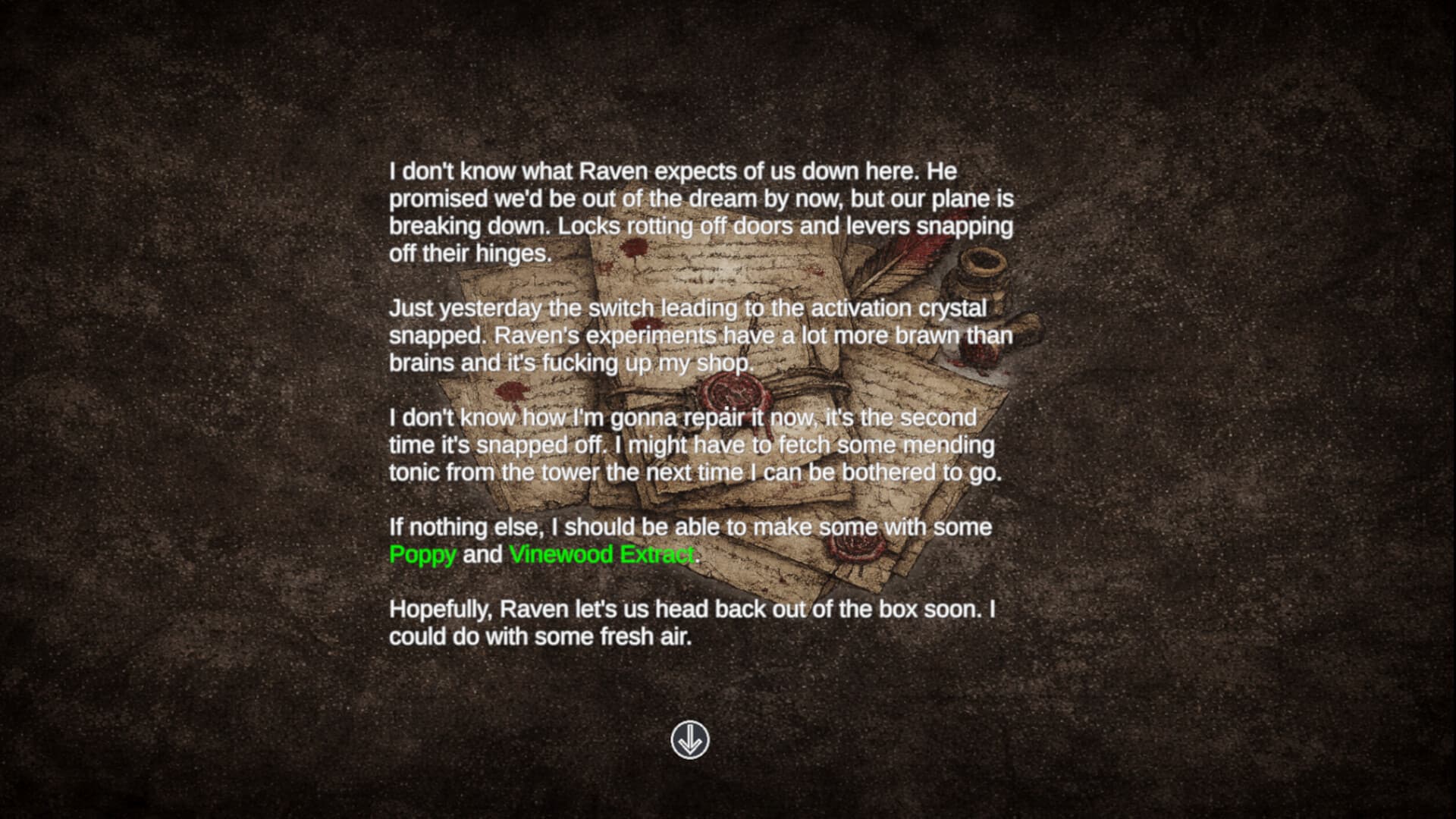The width and height of the screenshot is (1456, 819).
Task: Advance the note with the down arrow button
Action: tap(689, 741)
